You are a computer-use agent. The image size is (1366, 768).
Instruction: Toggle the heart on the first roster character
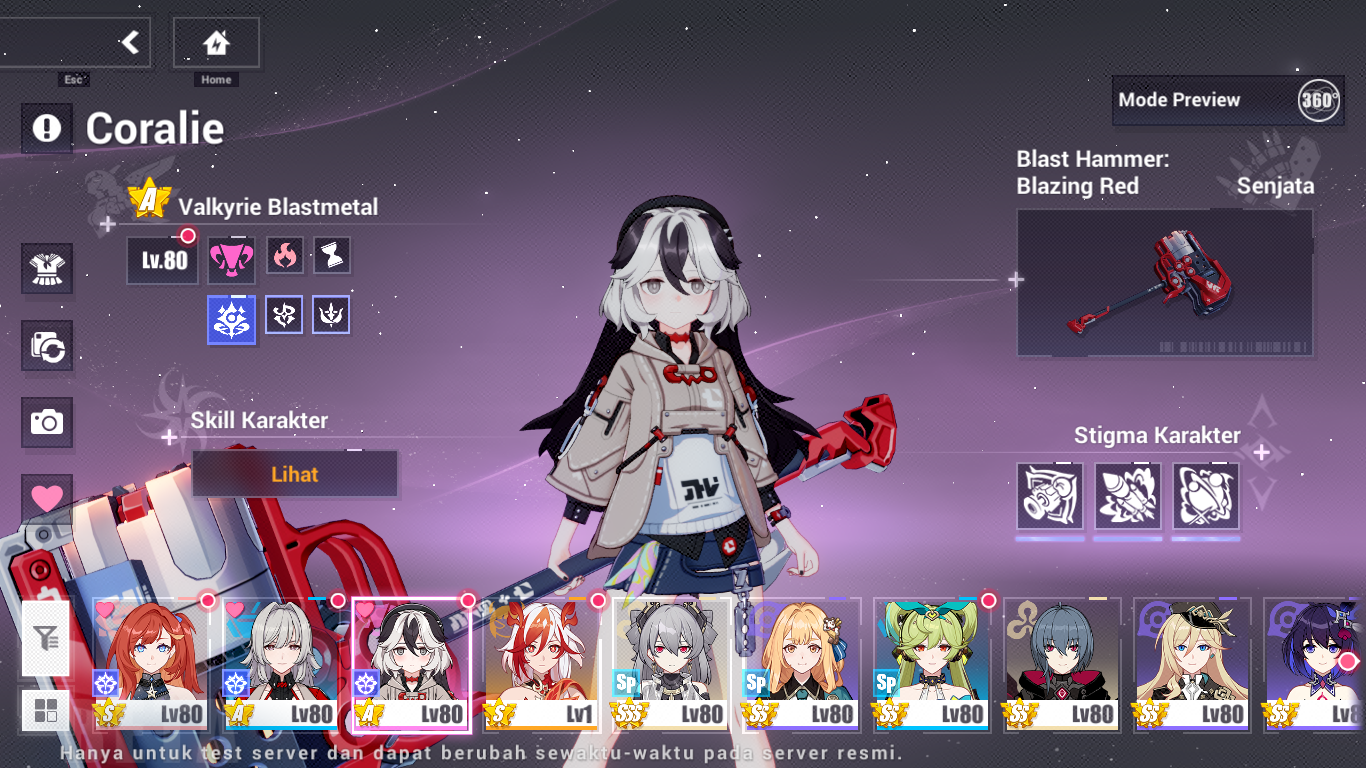[x=103, y=608]
